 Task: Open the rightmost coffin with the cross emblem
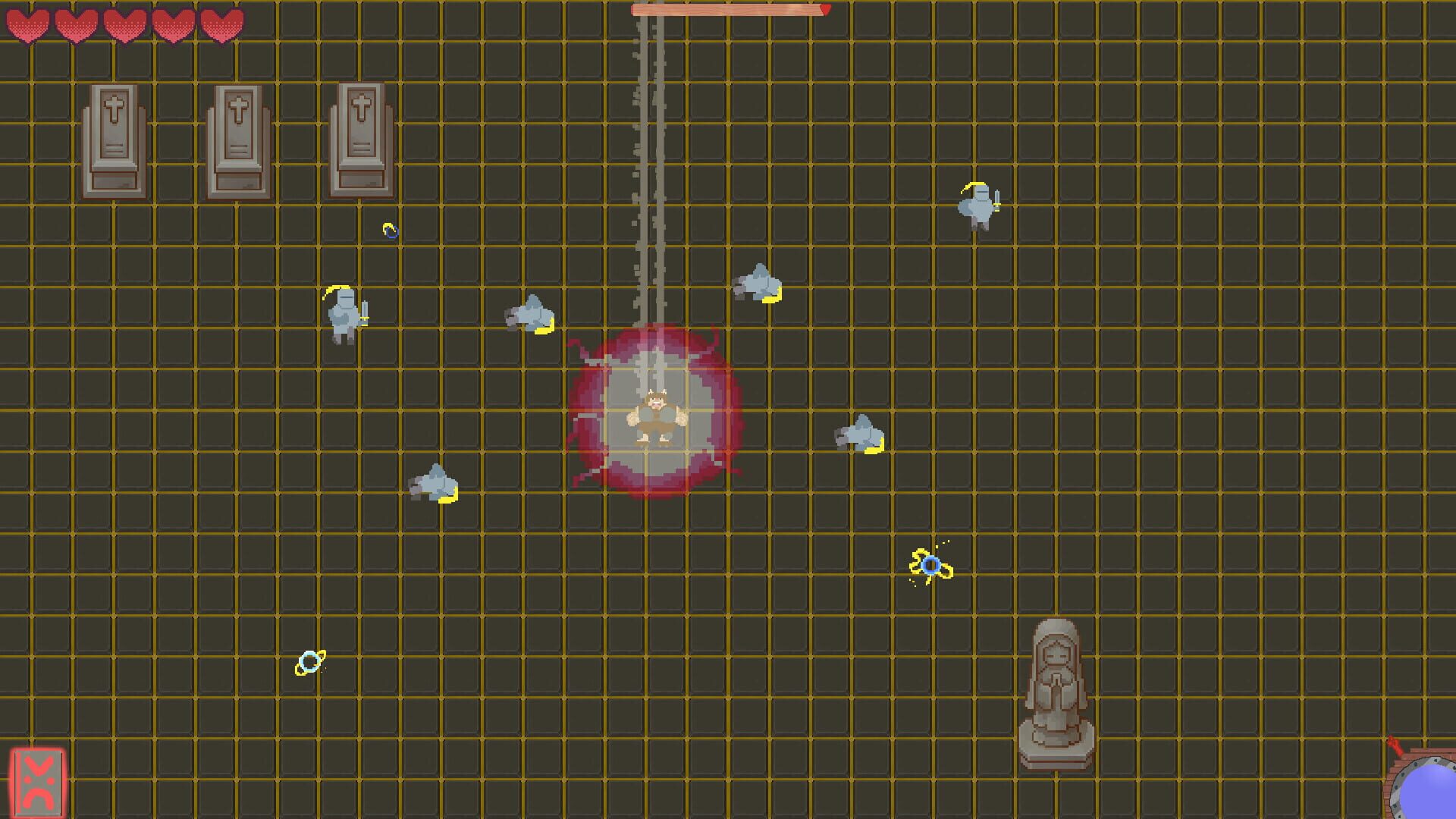[x=363, y=136]
